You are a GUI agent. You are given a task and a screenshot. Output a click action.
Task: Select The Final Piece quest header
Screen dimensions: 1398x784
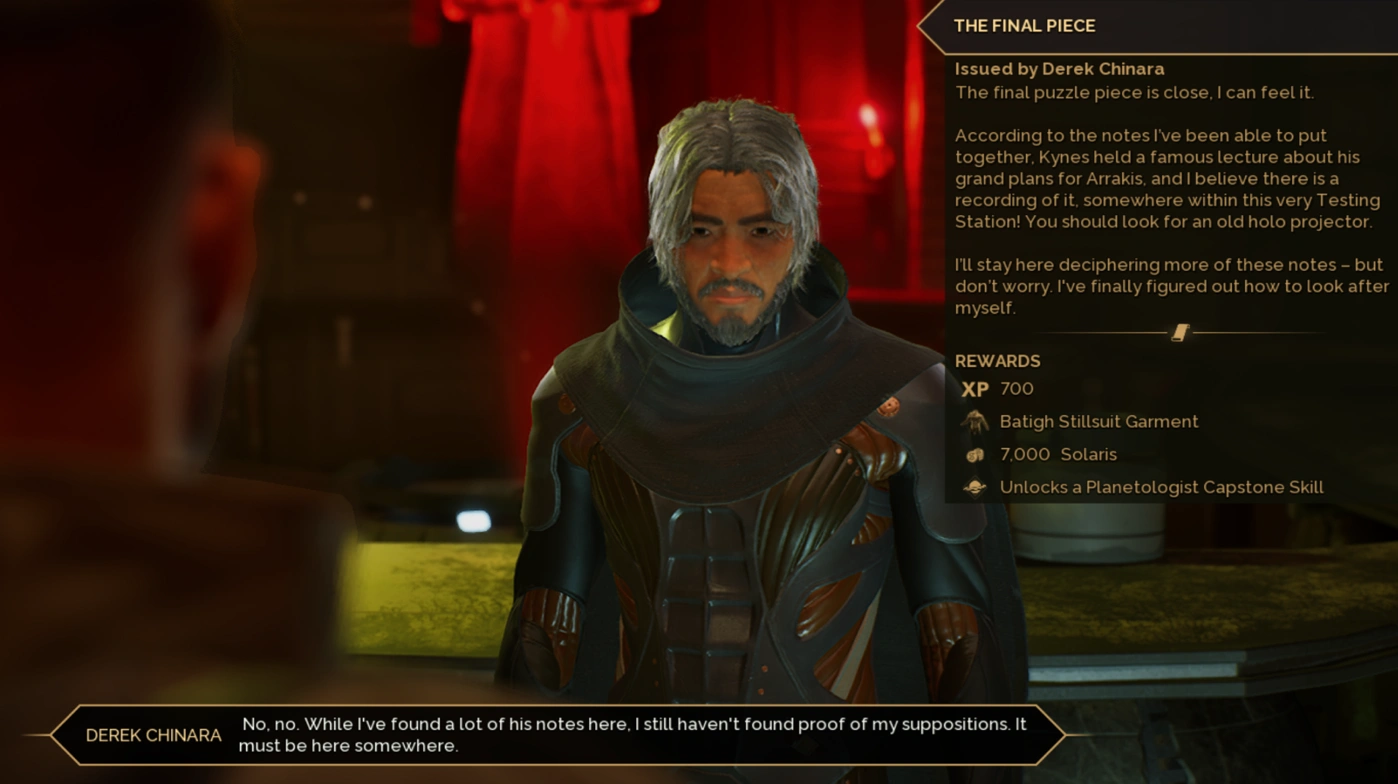pos(1024,26)
